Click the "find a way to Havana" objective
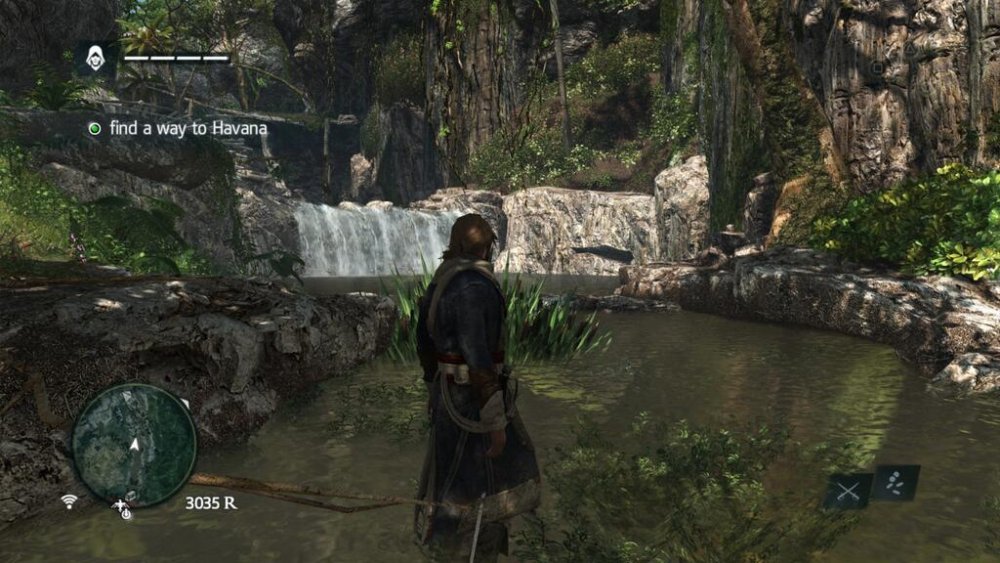The image size is (1000, 563). [176, 128]
